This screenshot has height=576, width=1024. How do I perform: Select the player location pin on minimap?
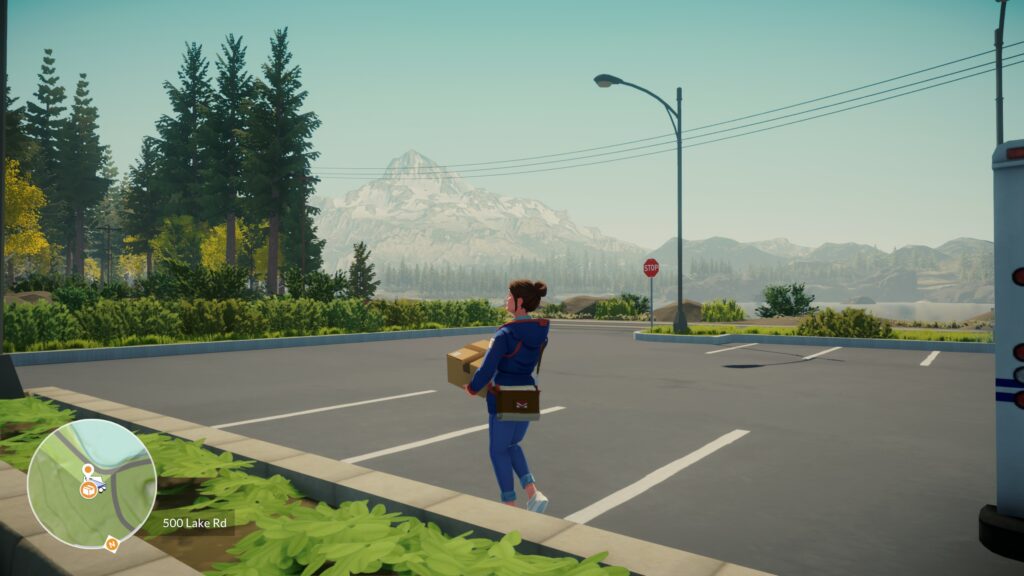click(88, 469)
